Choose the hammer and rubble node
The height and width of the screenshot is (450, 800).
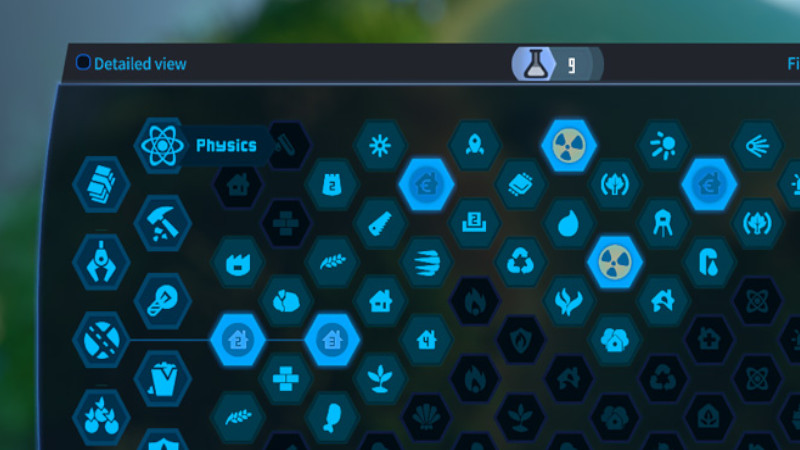pos(162,222)
